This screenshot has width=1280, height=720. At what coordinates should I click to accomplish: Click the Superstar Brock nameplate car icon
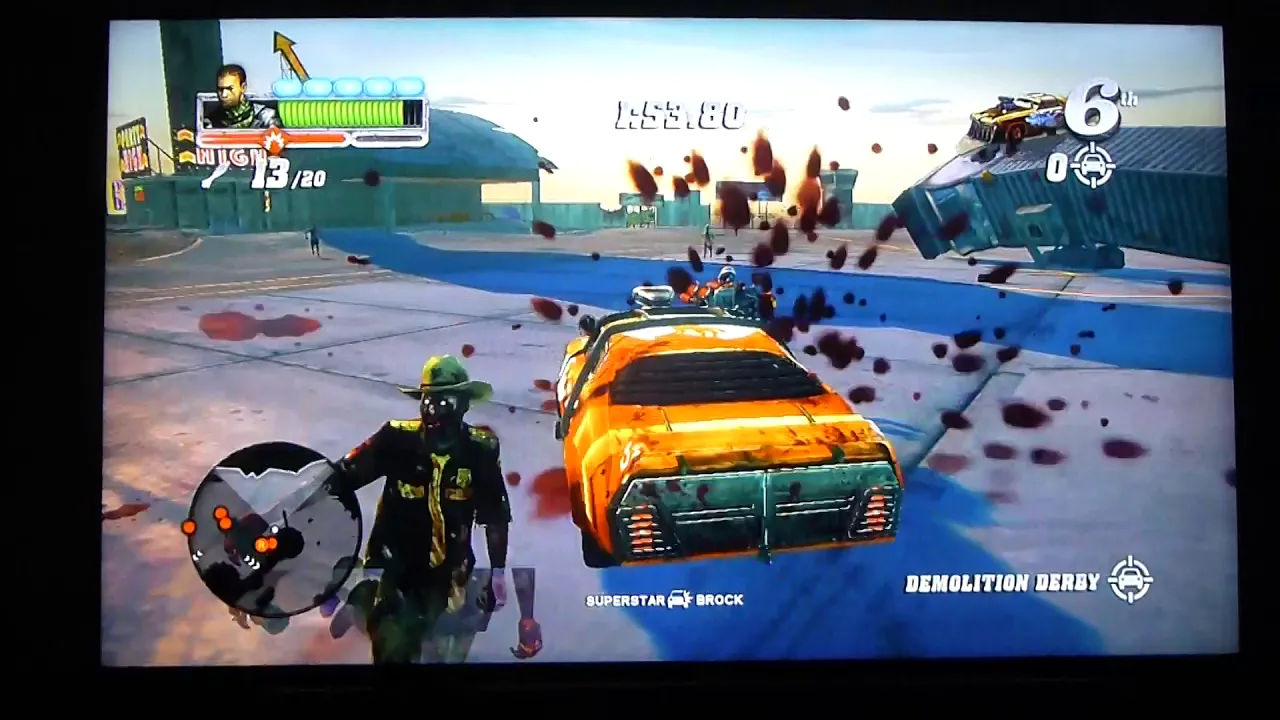(680, 600)
